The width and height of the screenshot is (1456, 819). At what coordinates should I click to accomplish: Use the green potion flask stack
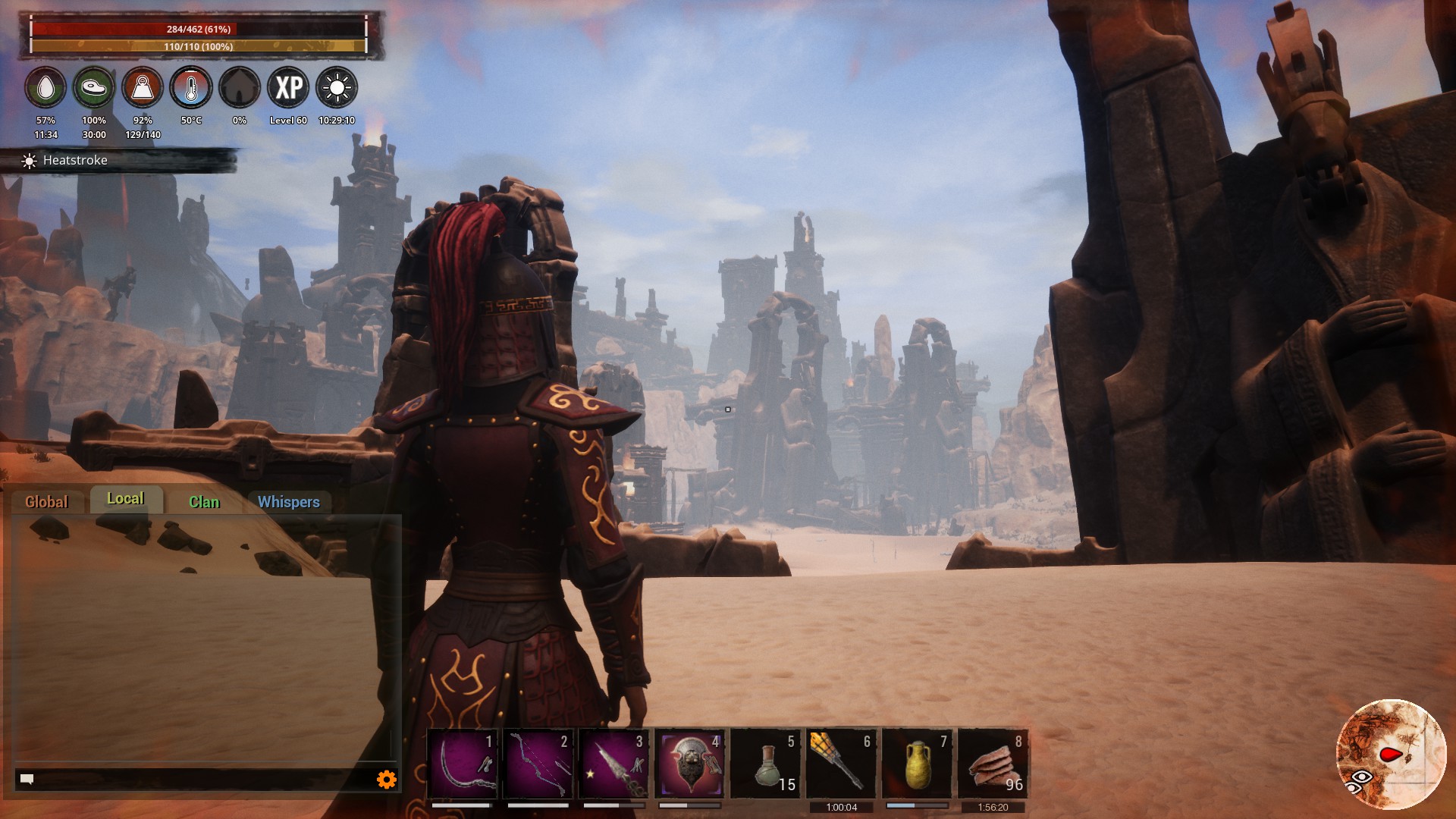(x=766, y=763)
